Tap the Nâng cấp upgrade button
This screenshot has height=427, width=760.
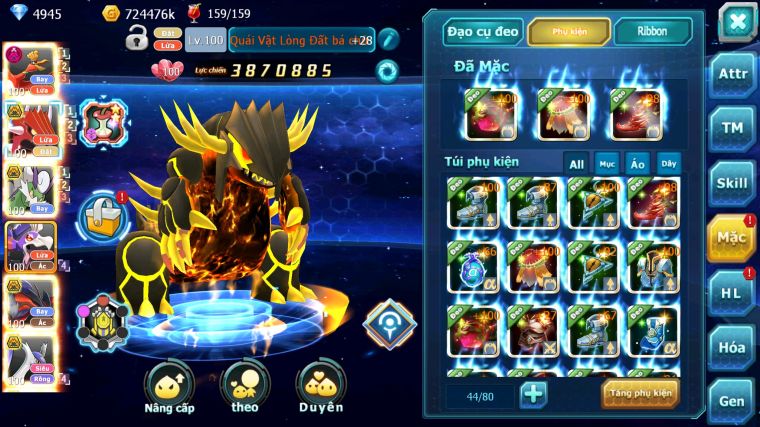[169, 387]
